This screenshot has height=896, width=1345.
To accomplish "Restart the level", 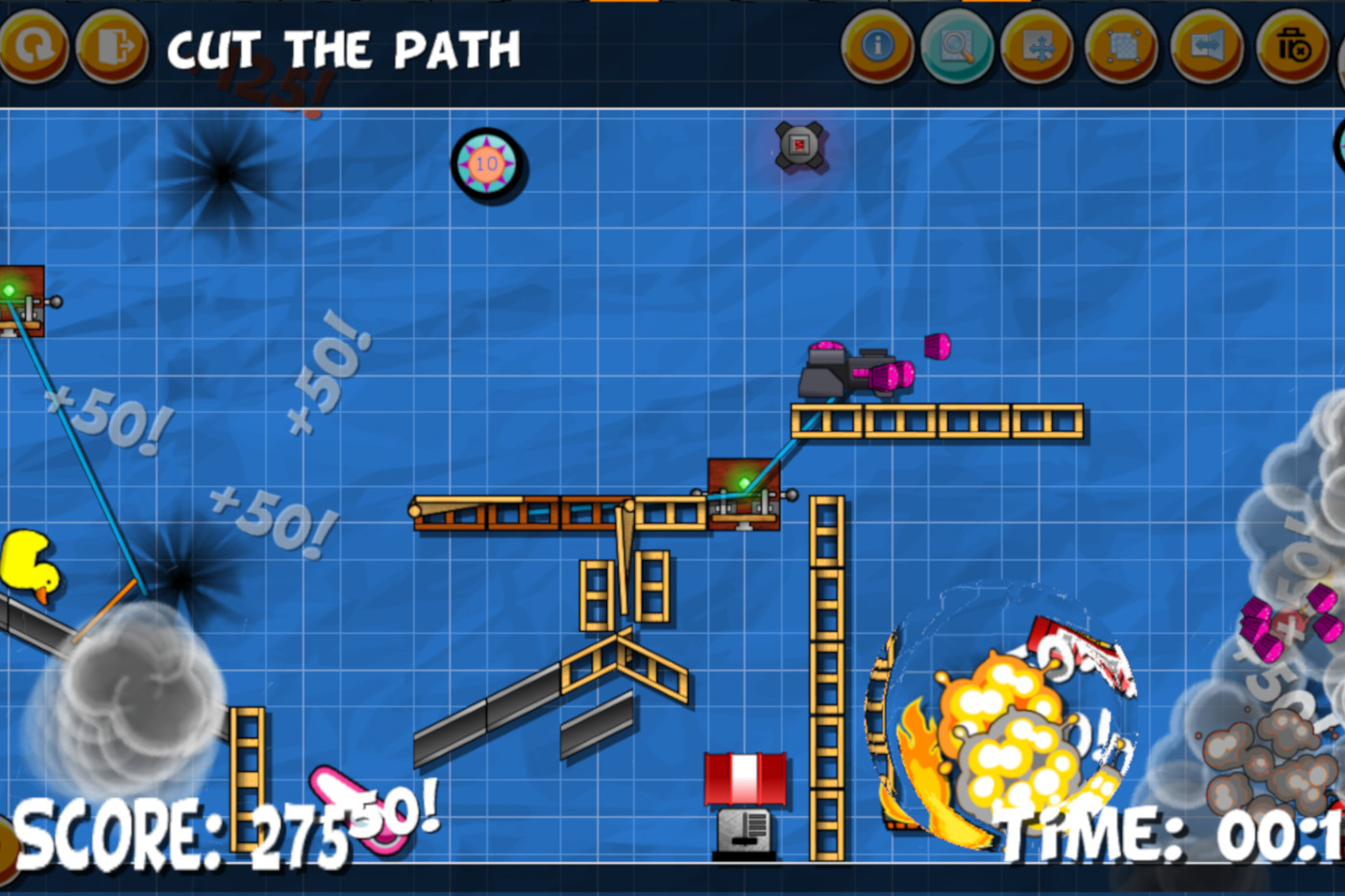I will click(36, 45).
